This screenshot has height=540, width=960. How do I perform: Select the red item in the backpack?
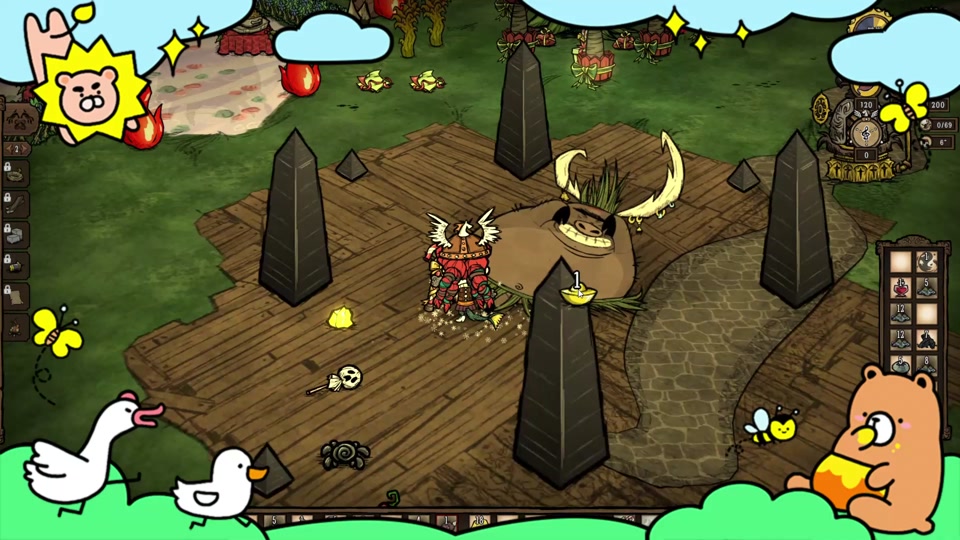pyautogui.click(x=902, y=288)
